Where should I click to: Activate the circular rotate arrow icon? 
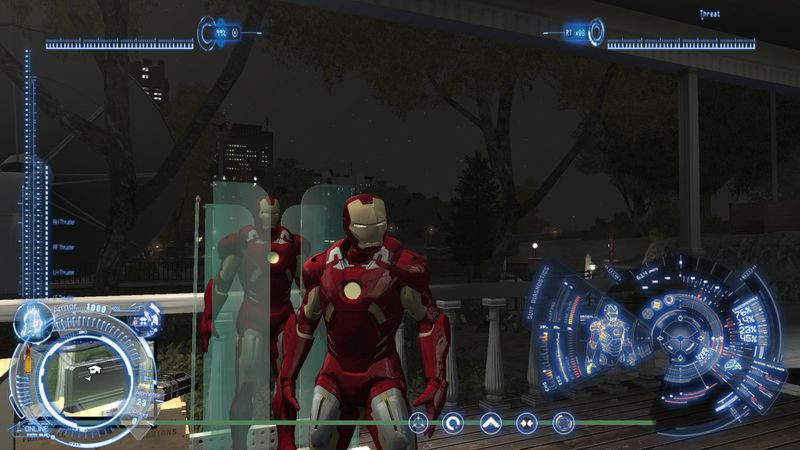[x=454, y=423]
